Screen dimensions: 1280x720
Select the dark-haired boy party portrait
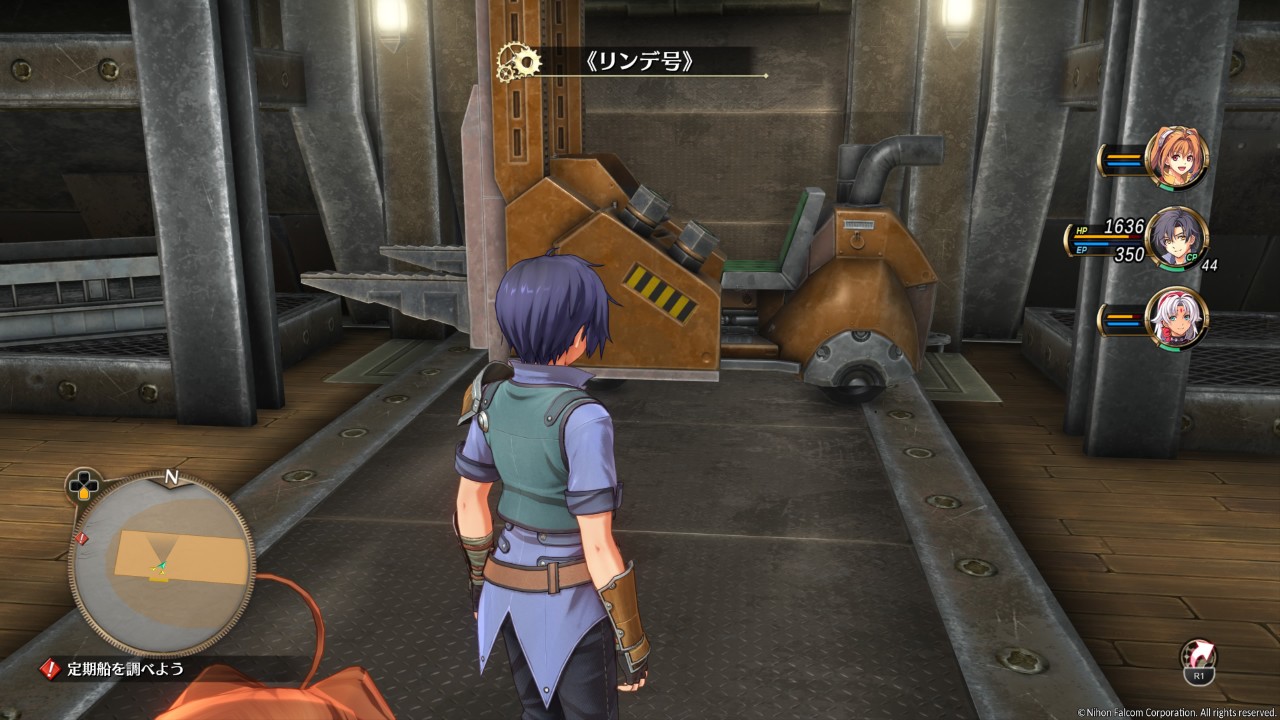pyautogui.click(x=1177, y=238)
